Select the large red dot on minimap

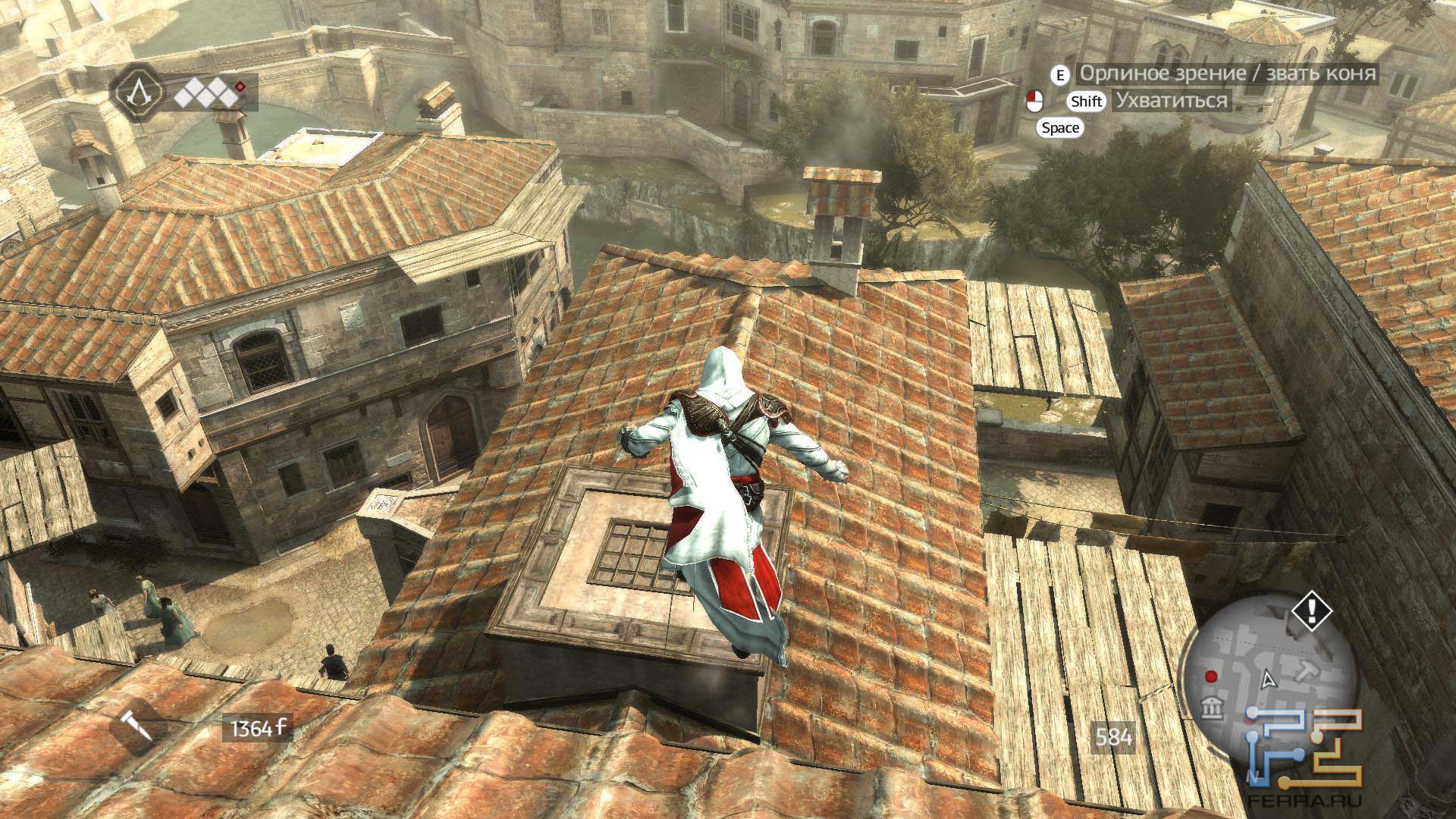tap(1211, 676)
